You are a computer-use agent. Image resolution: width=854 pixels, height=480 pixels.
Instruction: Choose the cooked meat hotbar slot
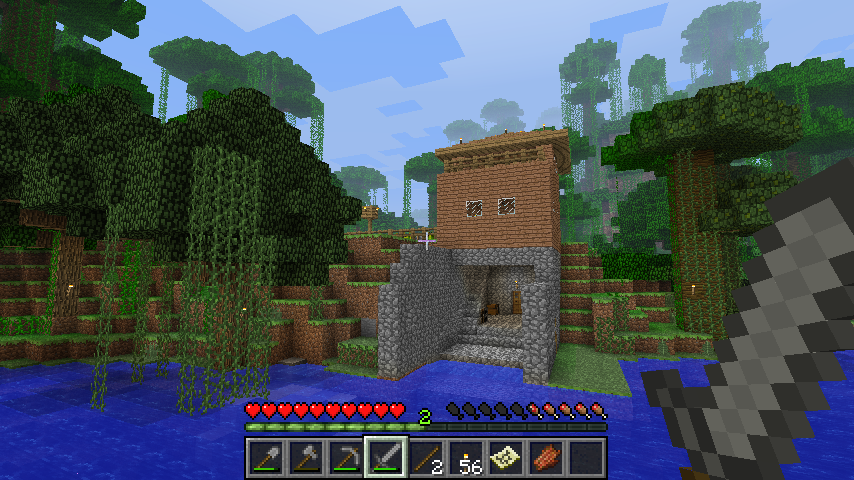(x=546, y=458)
